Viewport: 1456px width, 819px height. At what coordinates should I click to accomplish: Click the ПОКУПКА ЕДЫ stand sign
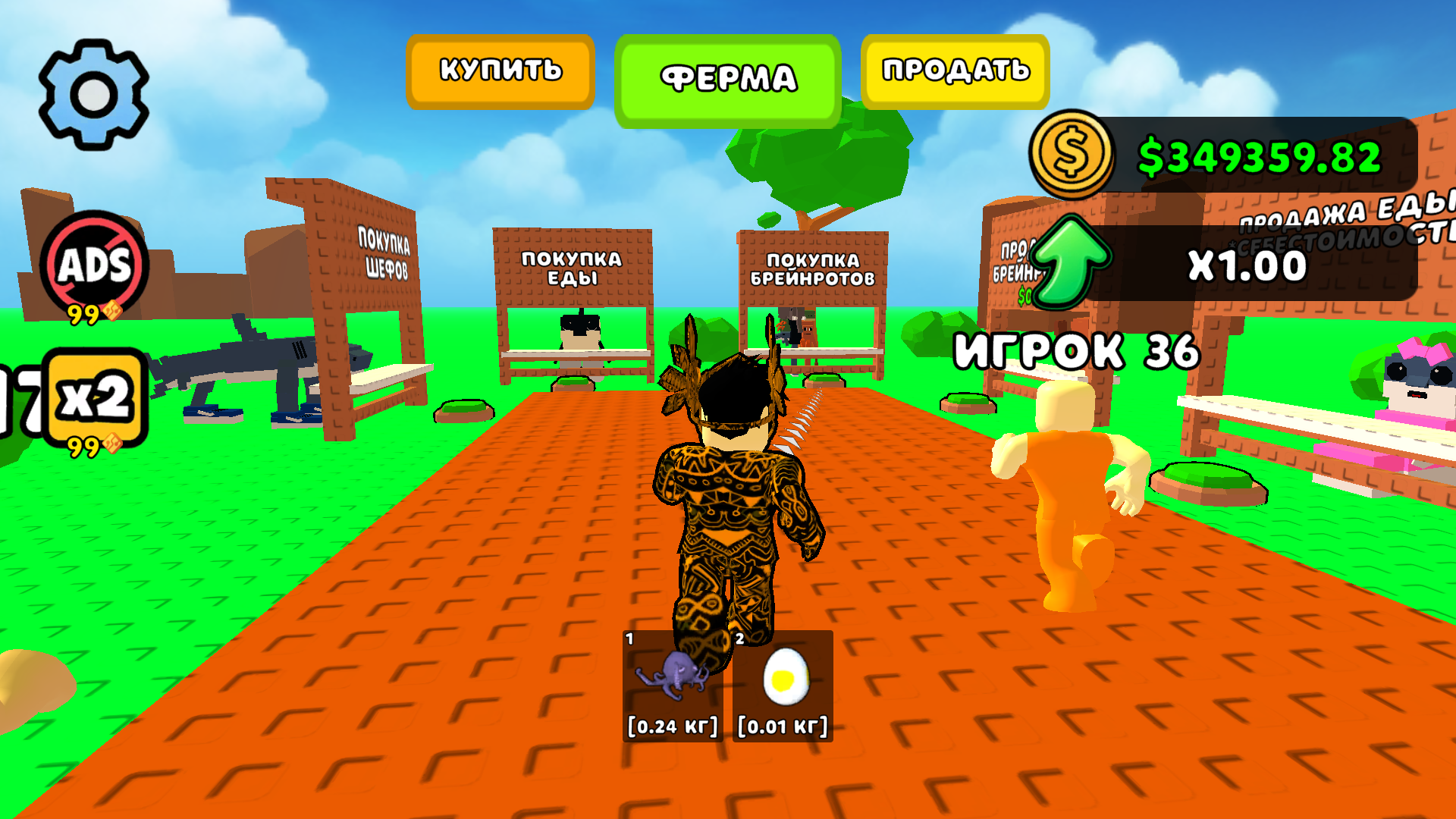point(571,265)
